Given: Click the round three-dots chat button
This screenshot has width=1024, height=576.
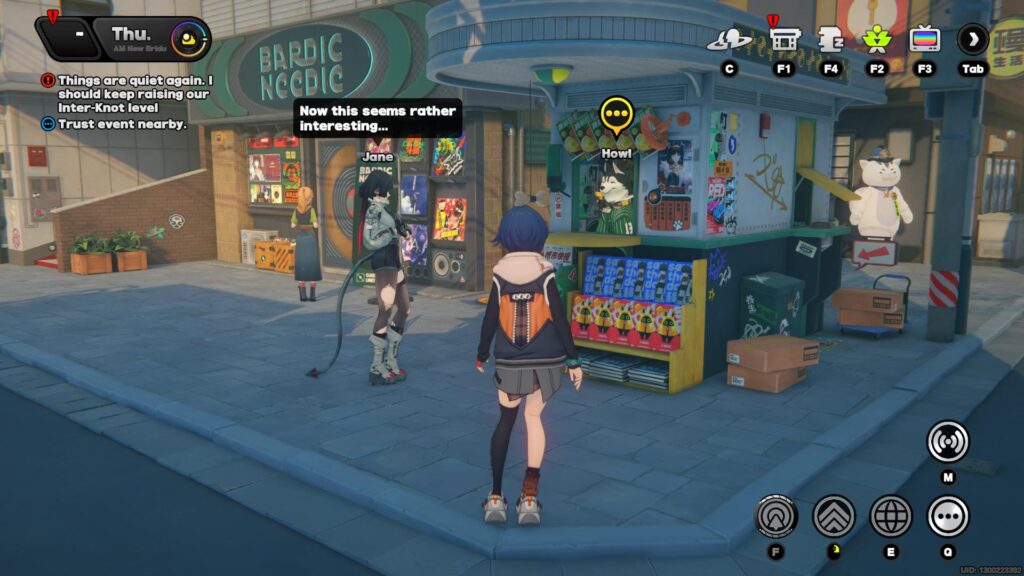Looking at the screenshot, I should [x=947, y=516].
